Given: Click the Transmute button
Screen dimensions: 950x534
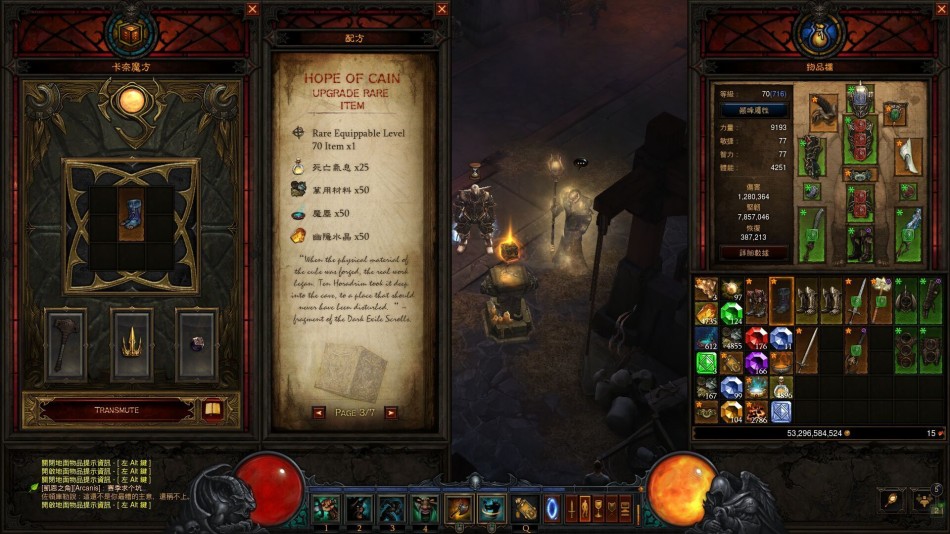Looking at the screenshot, I should coord(108,410).
